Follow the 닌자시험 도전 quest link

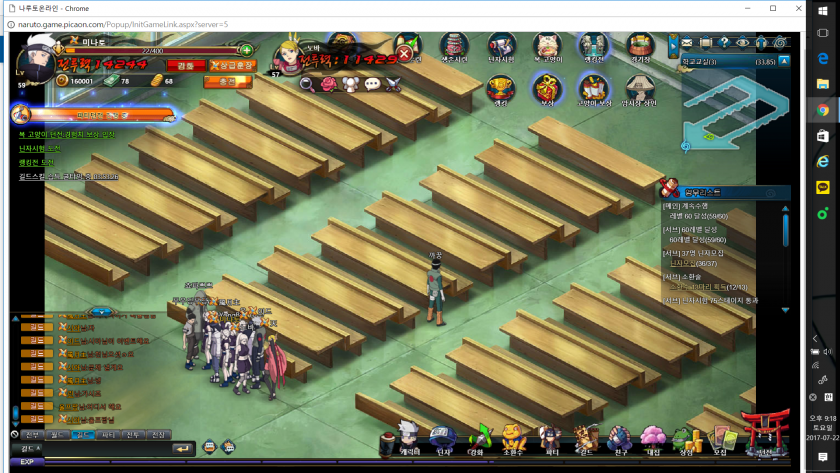click(40, 148)
